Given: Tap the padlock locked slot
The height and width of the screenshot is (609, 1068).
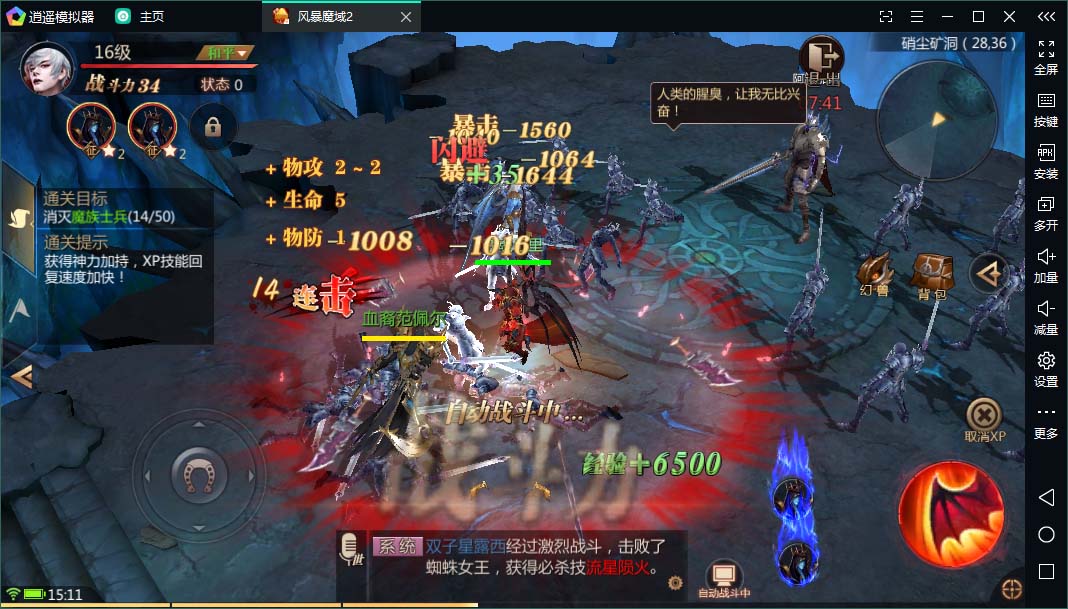Looking at the screenshot, I should [x=212, y=127].
